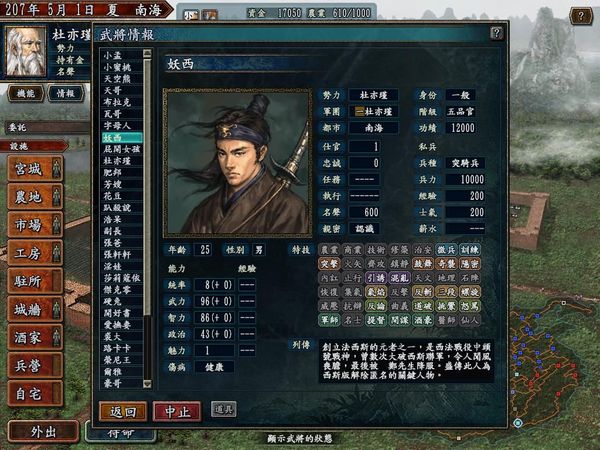The image size is (600, 450).
Task: Open the 機能 (function) menu
Action: point(24,92)
